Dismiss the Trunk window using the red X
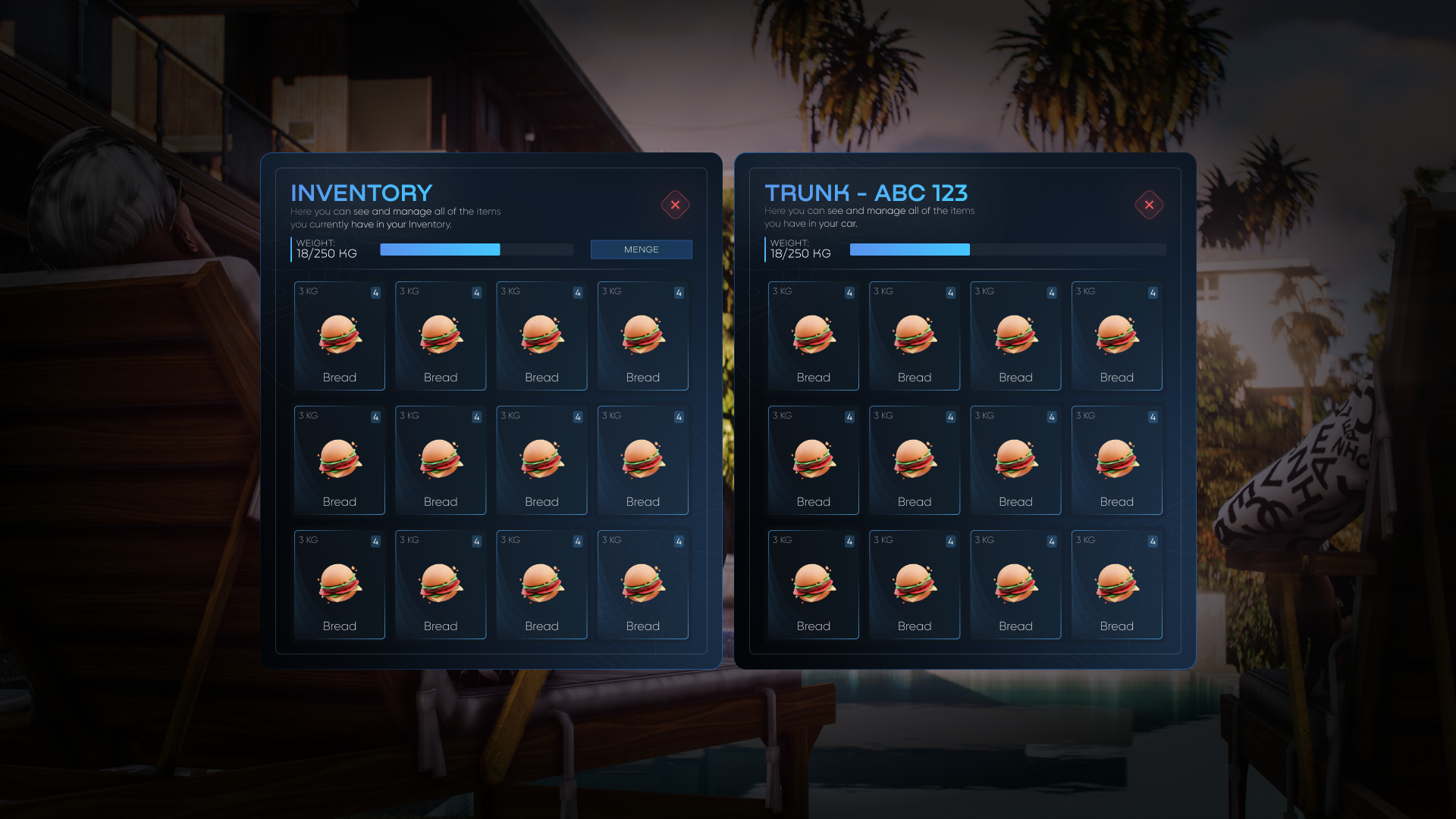 click(x=1149, y=205)
